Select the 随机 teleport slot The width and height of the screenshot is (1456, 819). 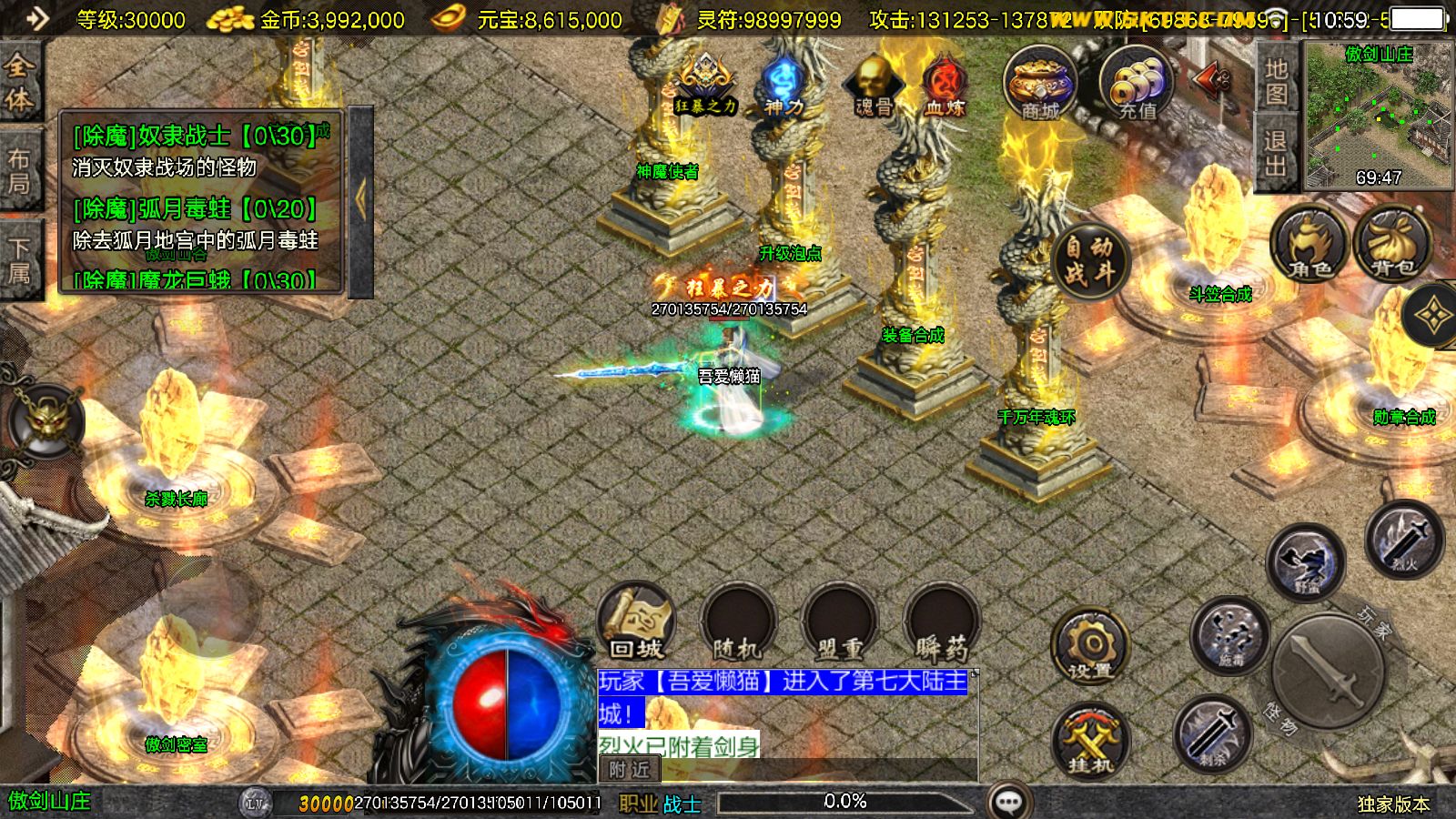click(736, 622)
